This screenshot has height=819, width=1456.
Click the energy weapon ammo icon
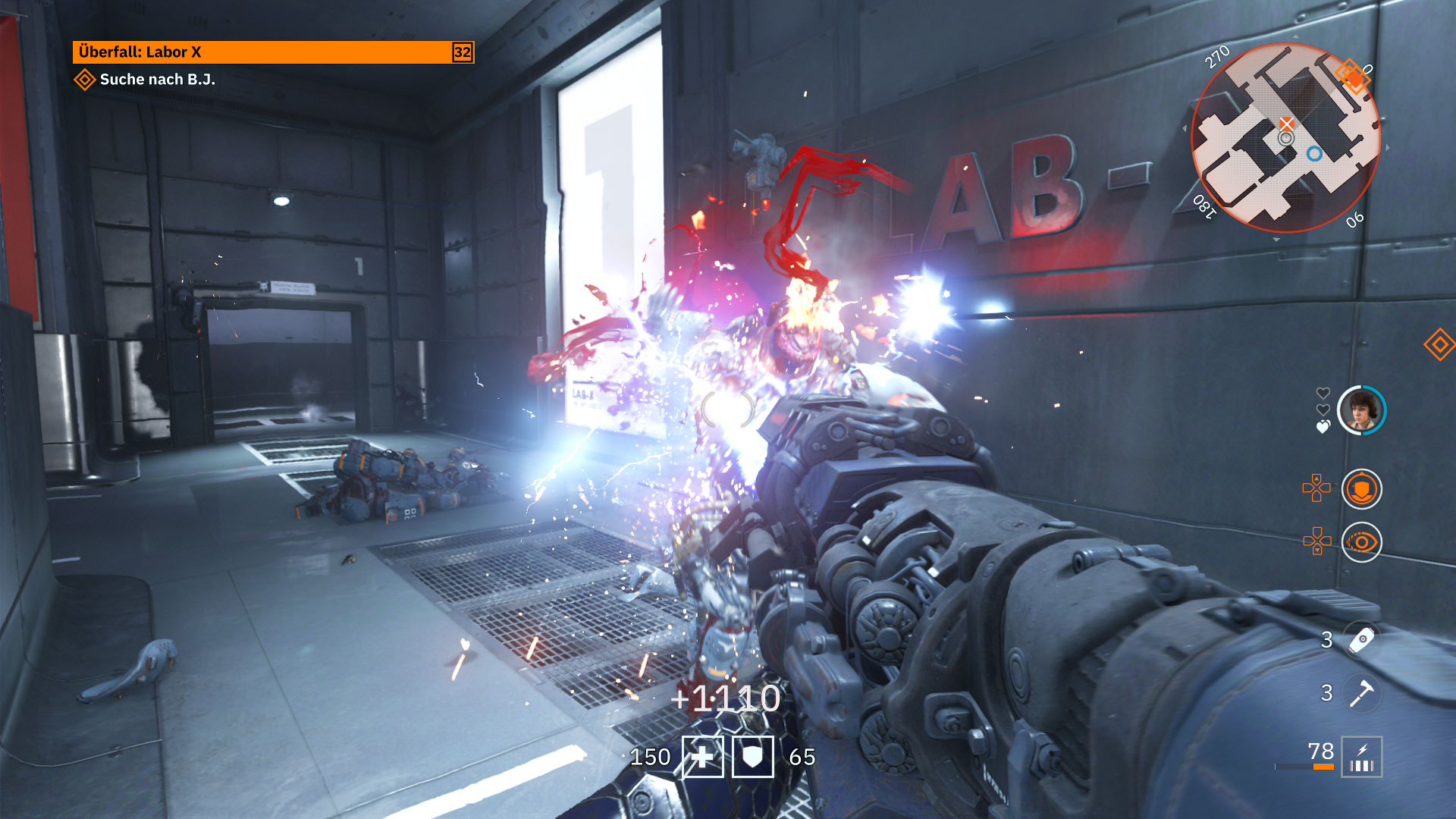tap(1362, 757)
